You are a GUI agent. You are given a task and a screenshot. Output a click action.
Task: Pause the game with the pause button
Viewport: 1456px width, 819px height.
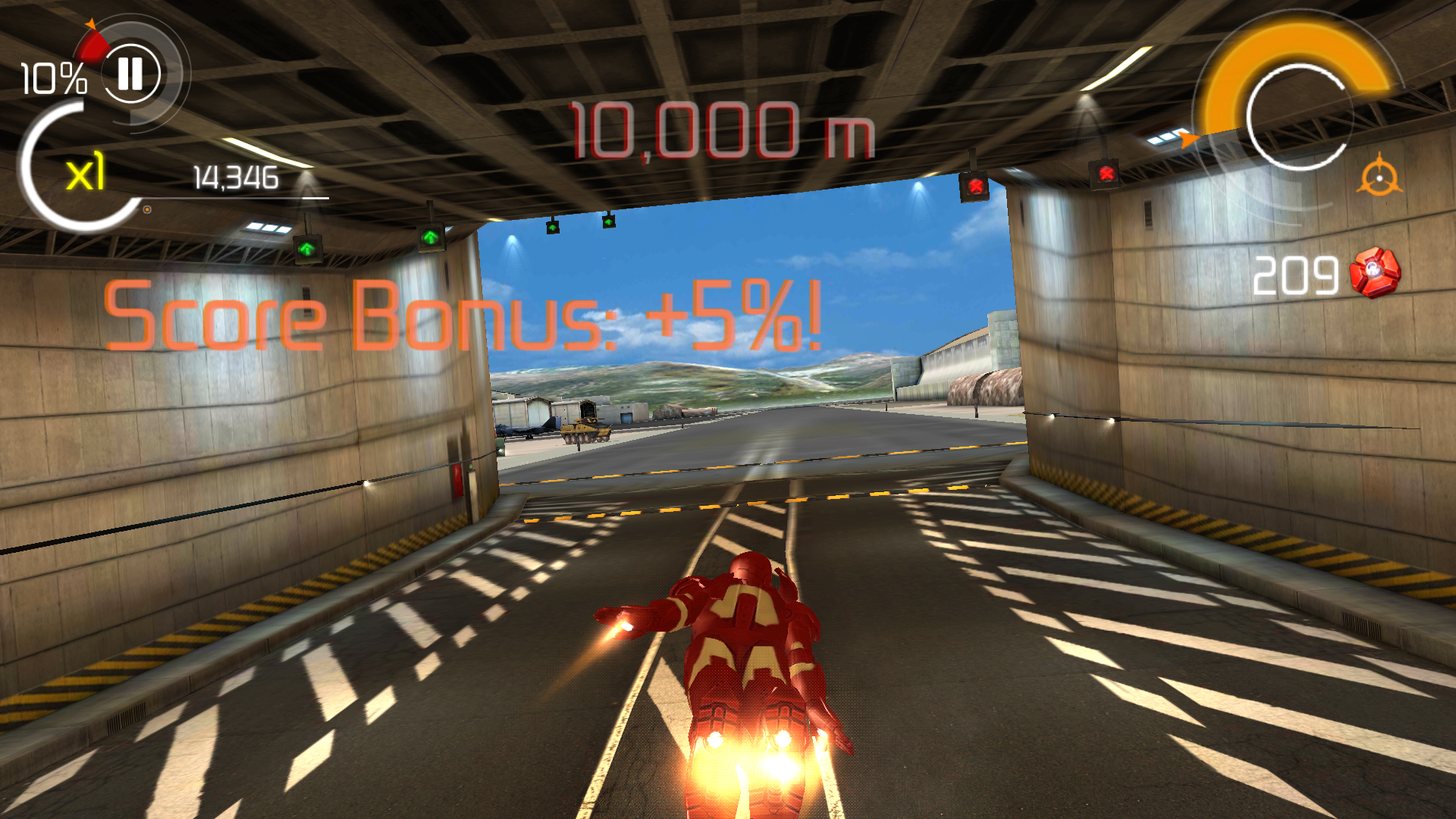[x=130, y=74]
